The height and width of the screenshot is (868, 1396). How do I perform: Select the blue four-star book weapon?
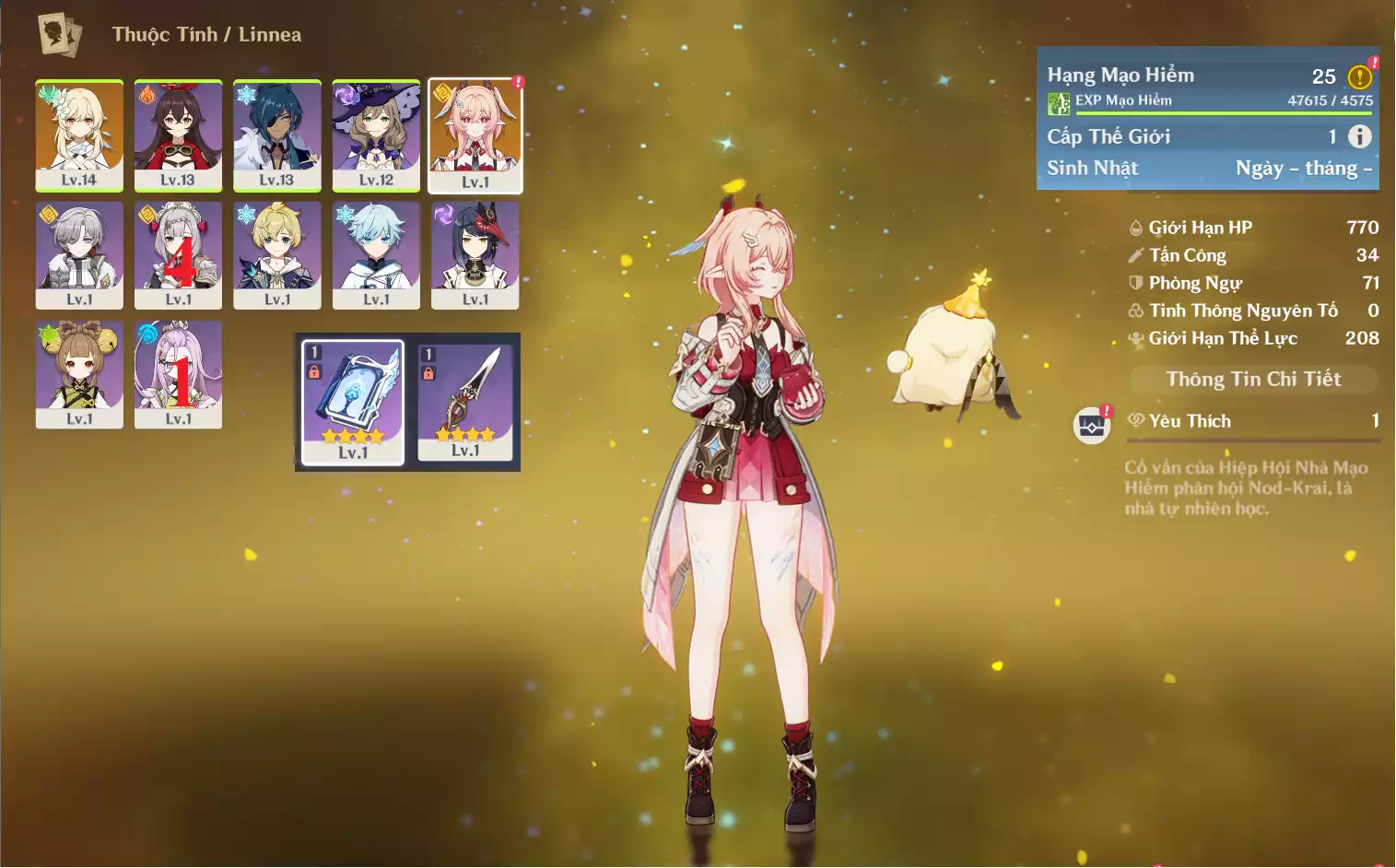click(353, 402)
